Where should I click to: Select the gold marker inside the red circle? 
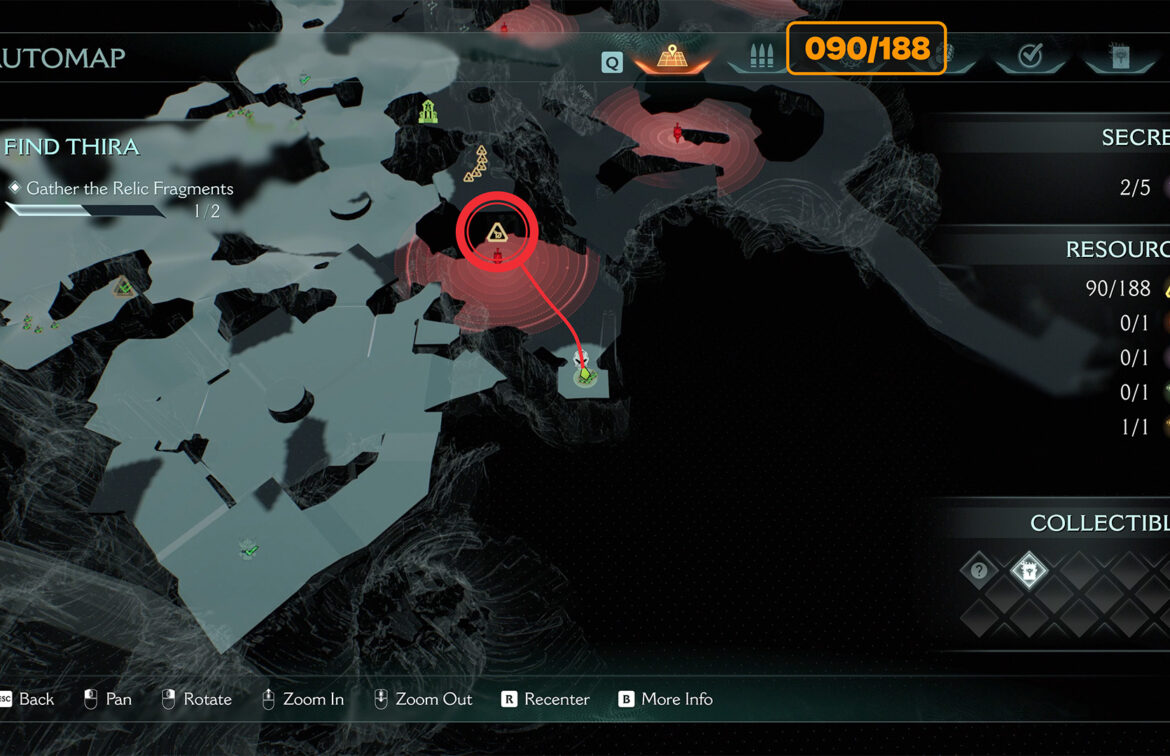coord(496,233)
